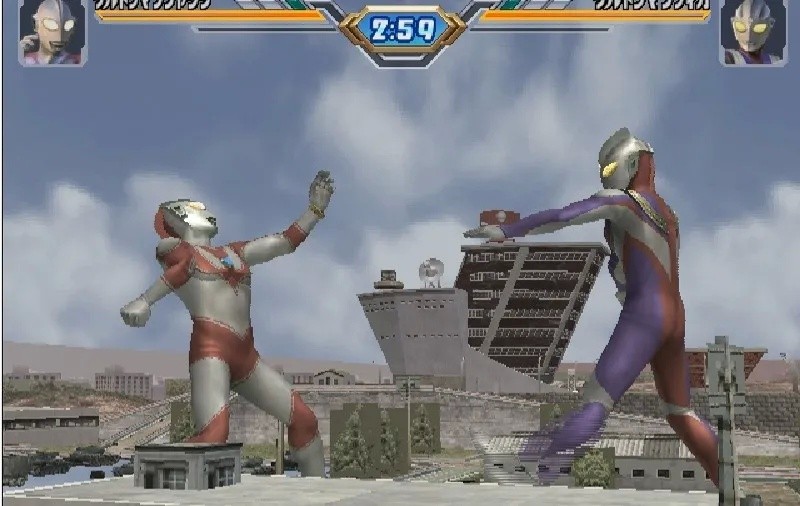Click Player 1's Ultraman character portrait
800x506 pixels.
[x=52, y=31]
